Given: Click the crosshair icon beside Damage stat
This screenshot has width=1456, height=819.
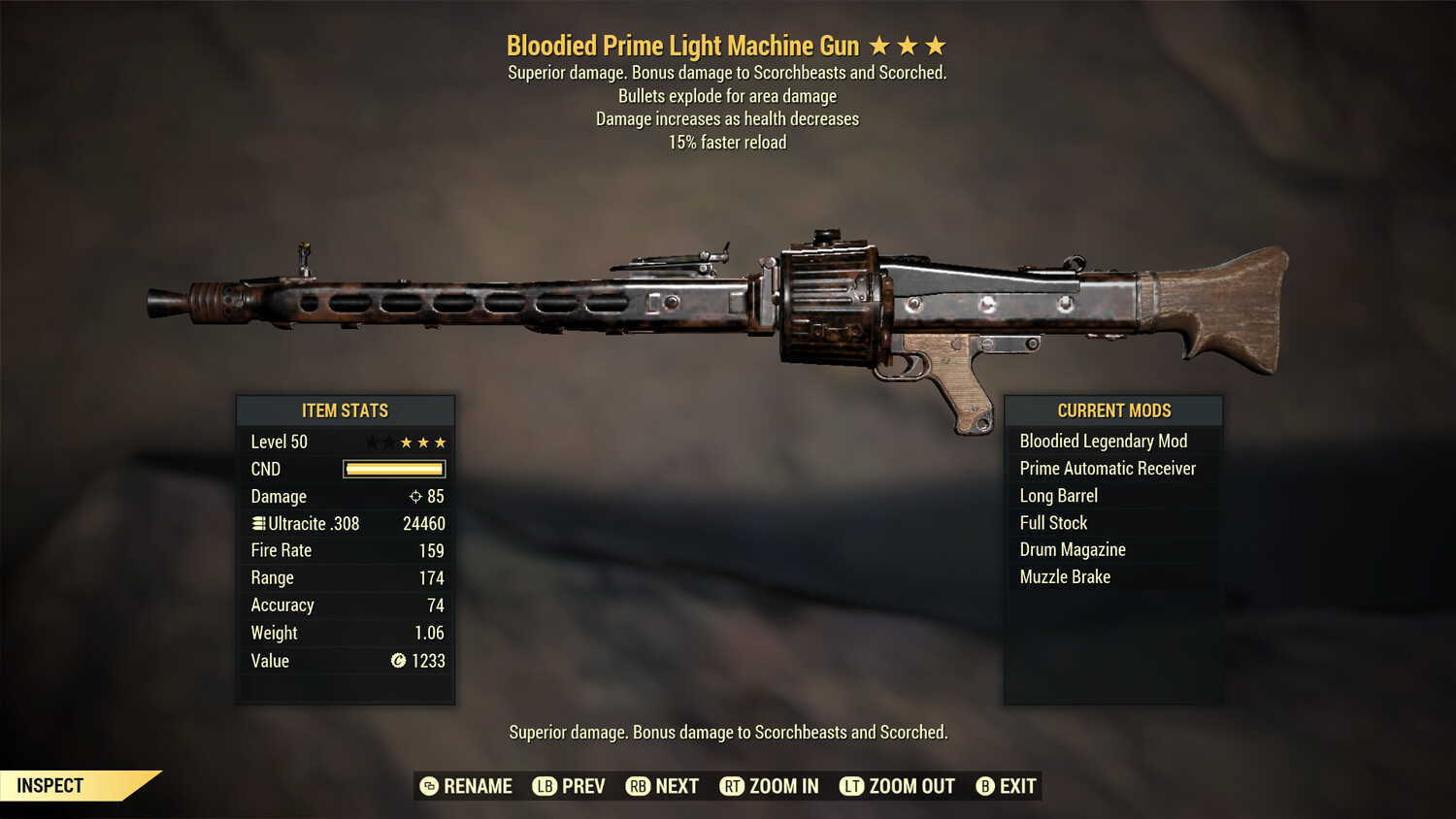Looking at the screenshot, I should click(417, 496).
